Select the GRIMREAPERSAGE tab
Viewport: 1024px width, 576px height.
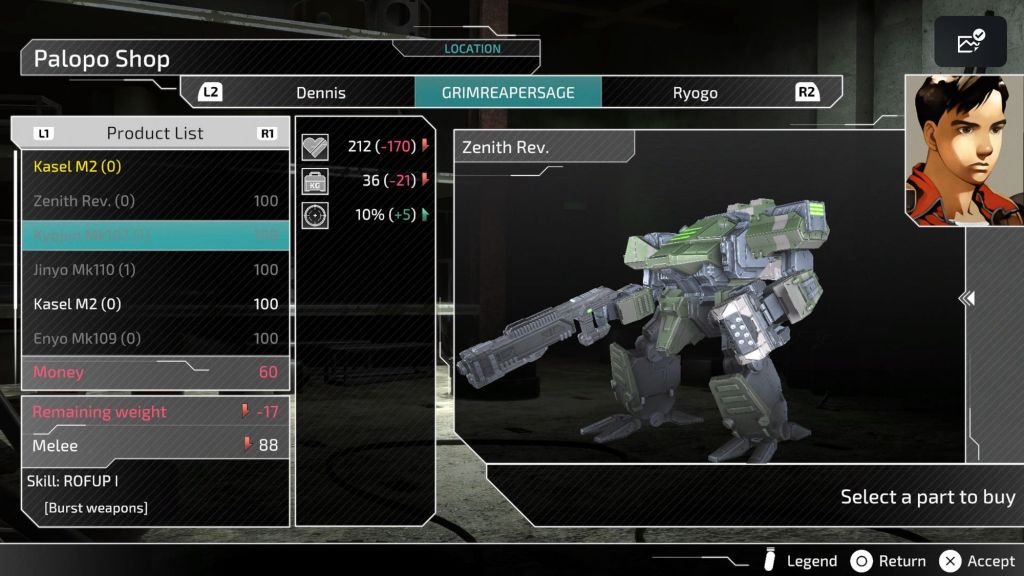tap(508, 93)
